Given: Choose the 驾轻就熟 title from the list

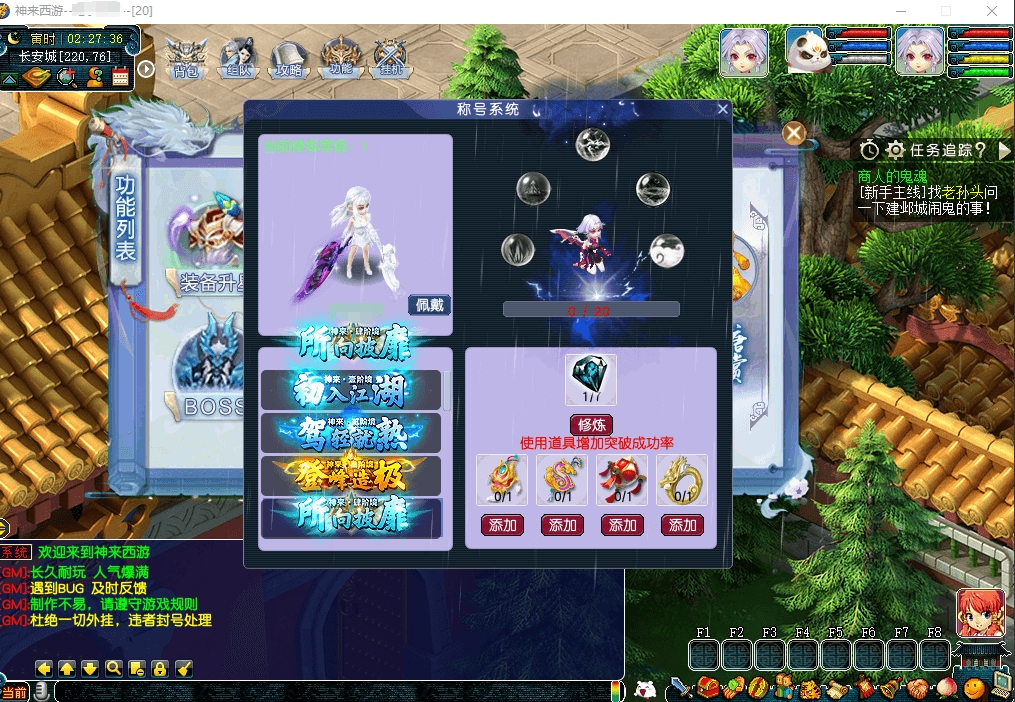Looking at the screenshot, I should pos(351,433).
